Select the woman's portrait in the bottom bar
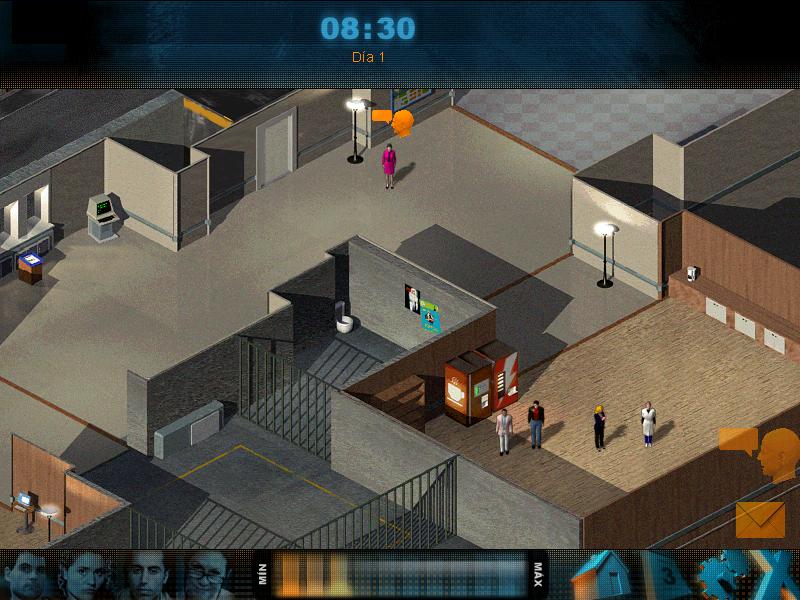Viewport: 800px width, 600px height. 85,575
